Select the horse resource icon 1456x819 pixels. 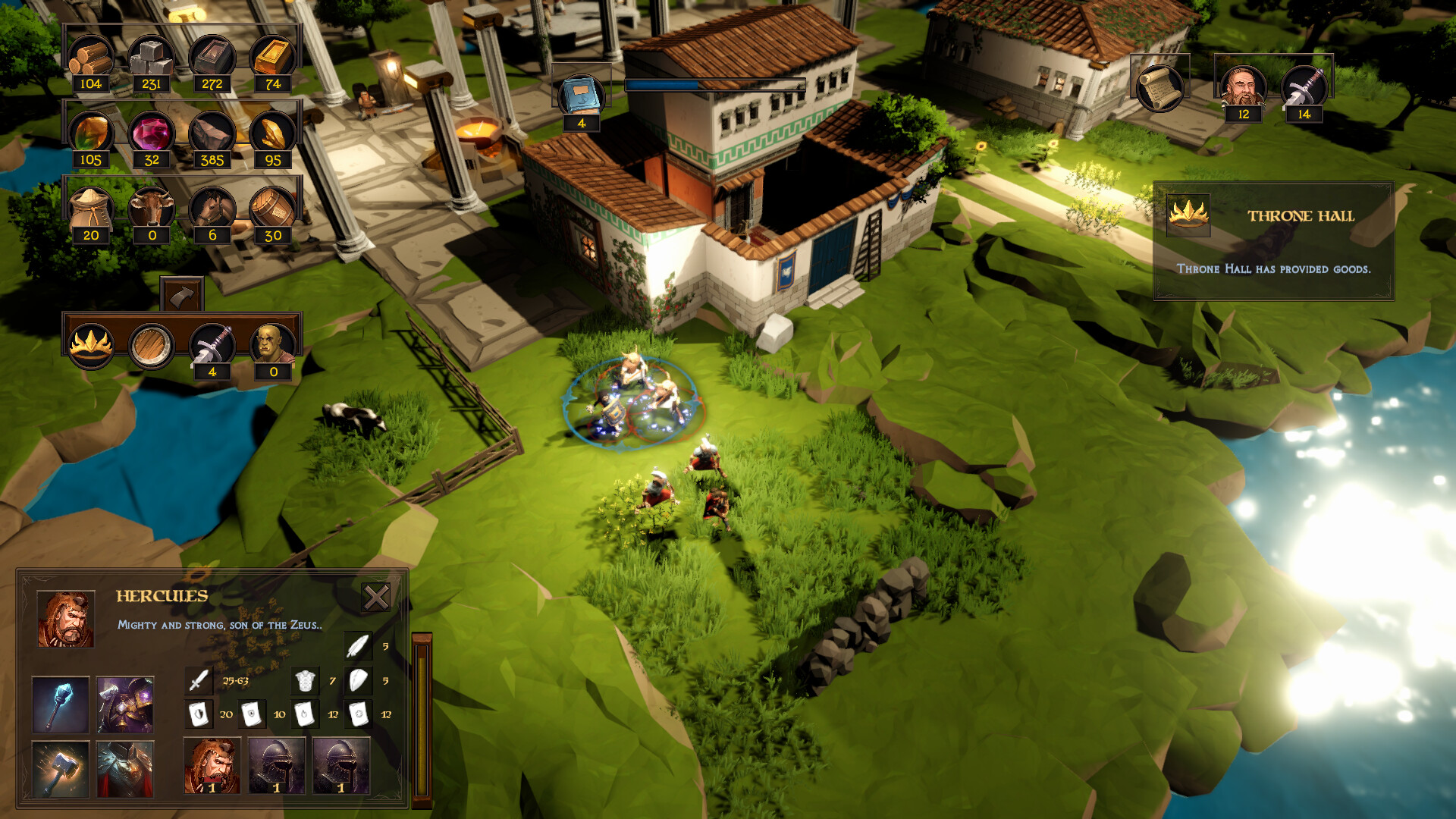[x=212, y=209]
